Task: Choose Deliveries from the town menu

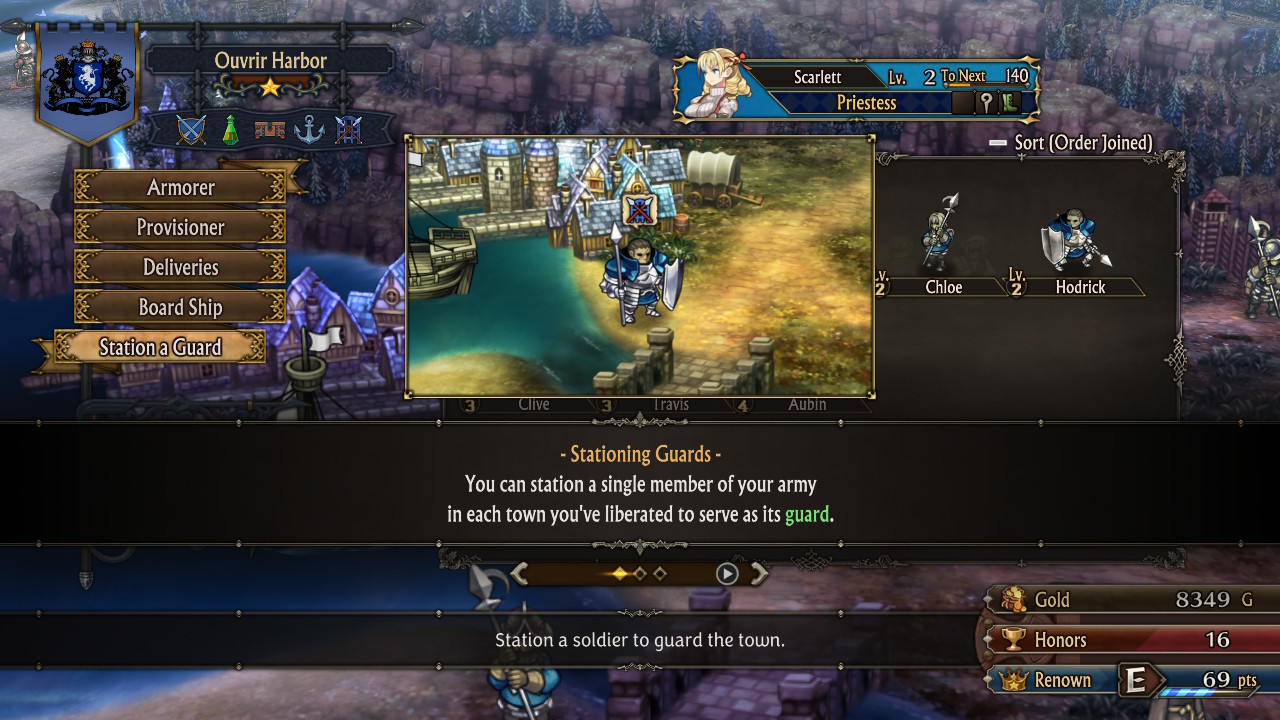Action: (x=180, y=267)
